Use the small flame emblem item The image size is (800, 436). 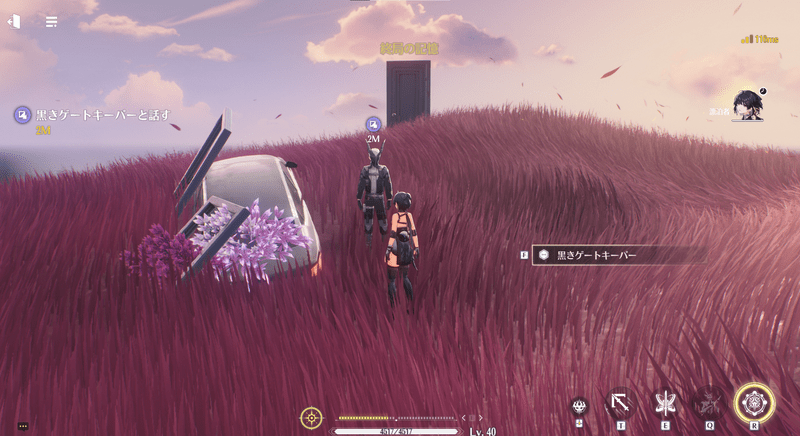click(579, 405)
